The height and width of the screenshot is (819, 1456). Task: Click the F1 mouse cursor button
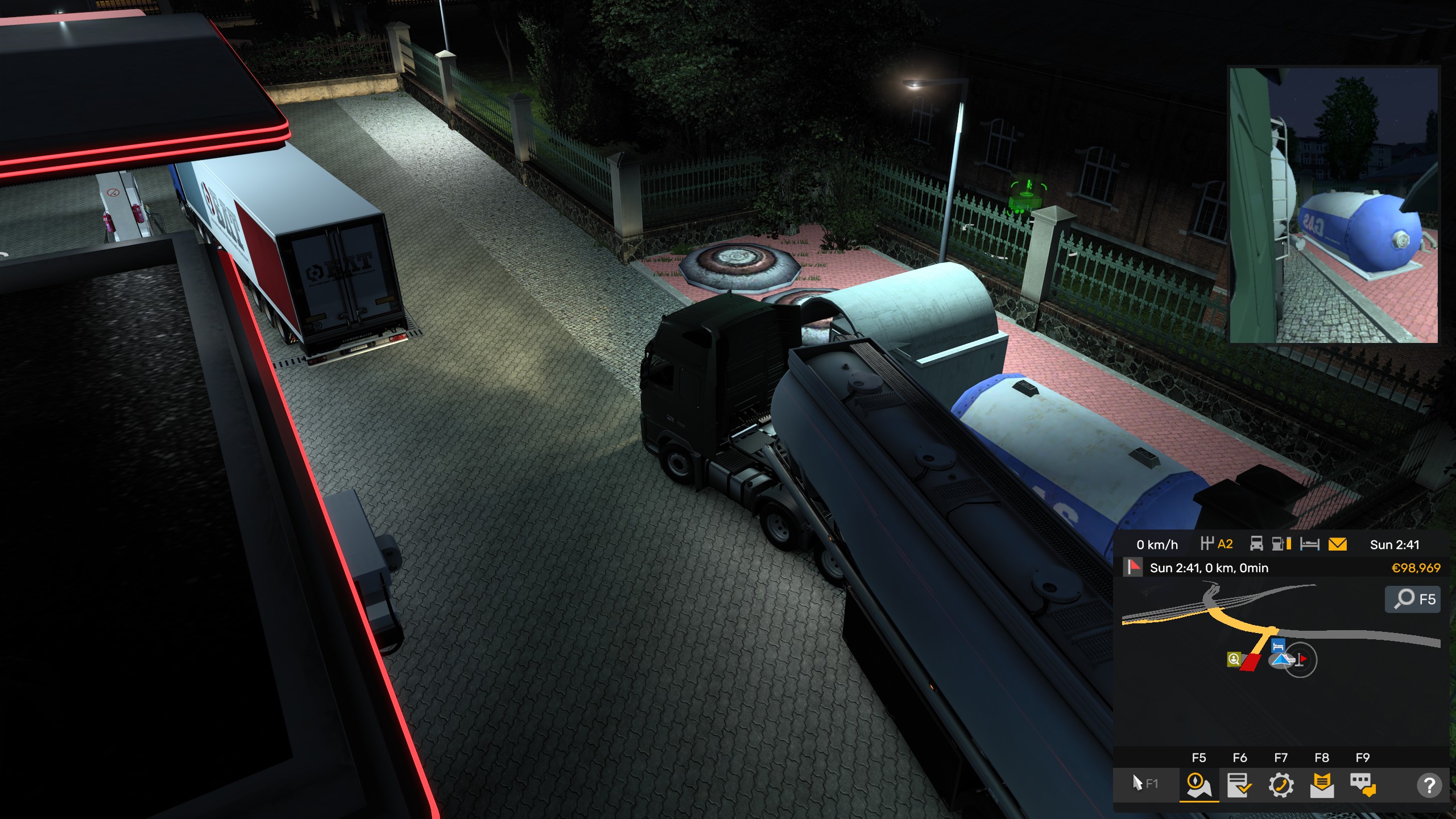(x=1145, y=784)
